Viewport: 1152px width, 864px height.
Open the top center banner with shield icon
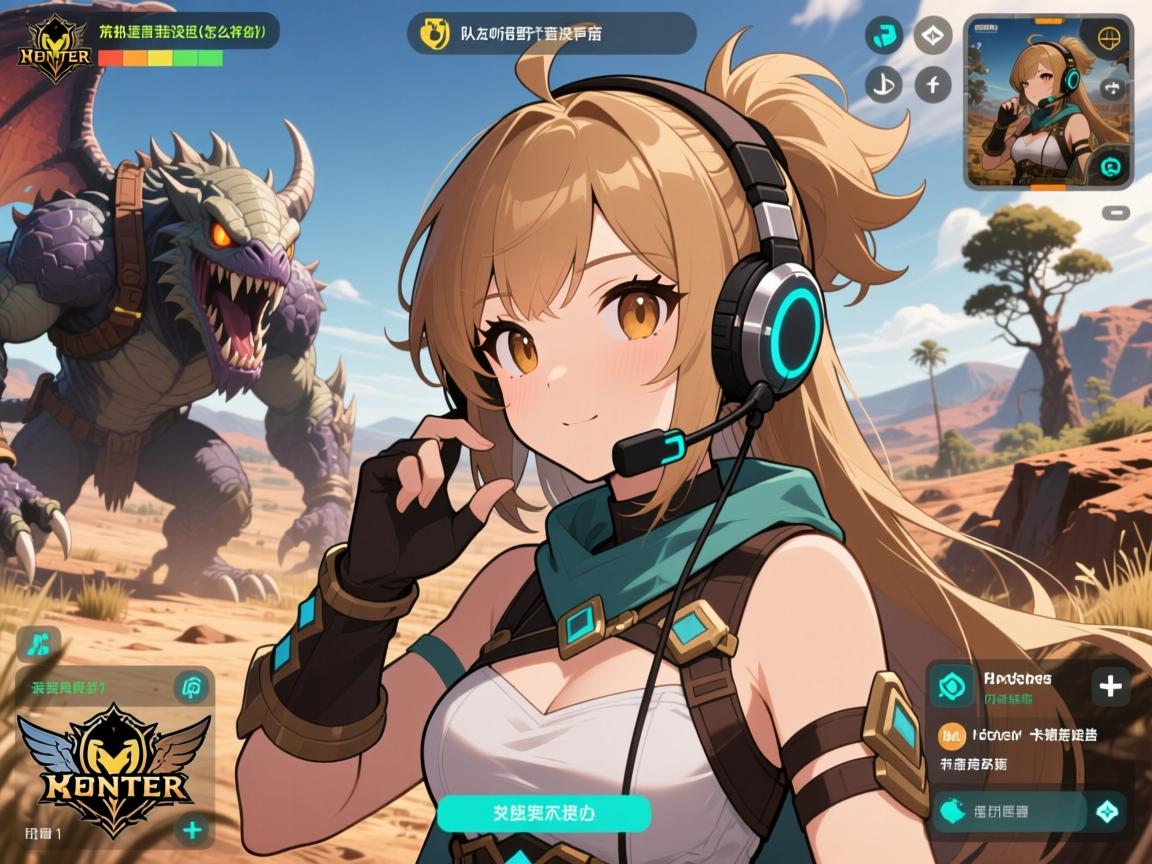[x=551, y=33]
